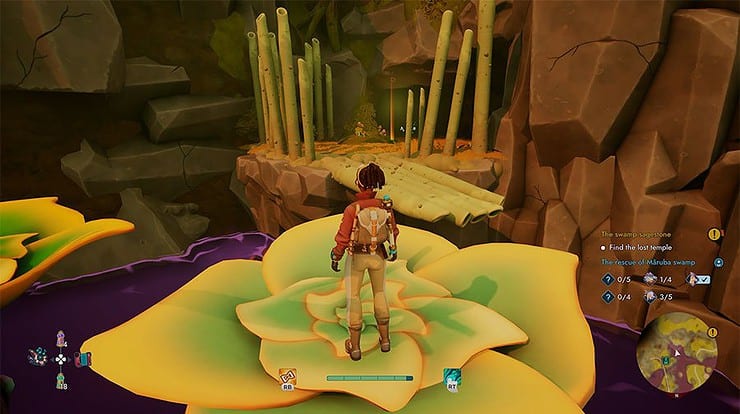Click the blue icon by Māruba swamp quest
The image size is (740, 414).
718,262
